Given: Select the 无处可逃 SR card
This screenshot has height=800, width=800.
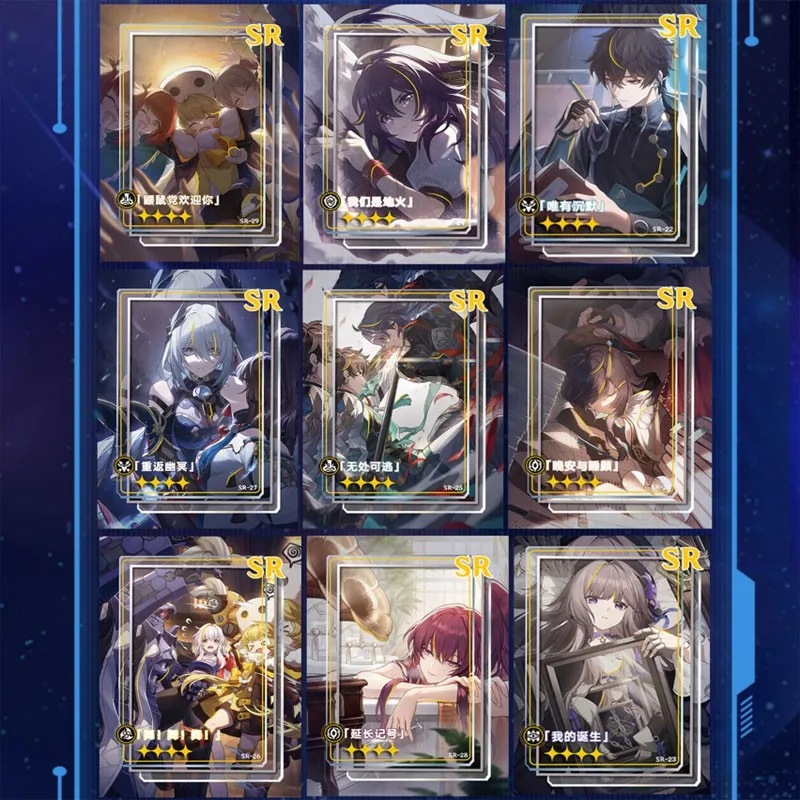Looking at the screenshot, I should coord(403,395).
